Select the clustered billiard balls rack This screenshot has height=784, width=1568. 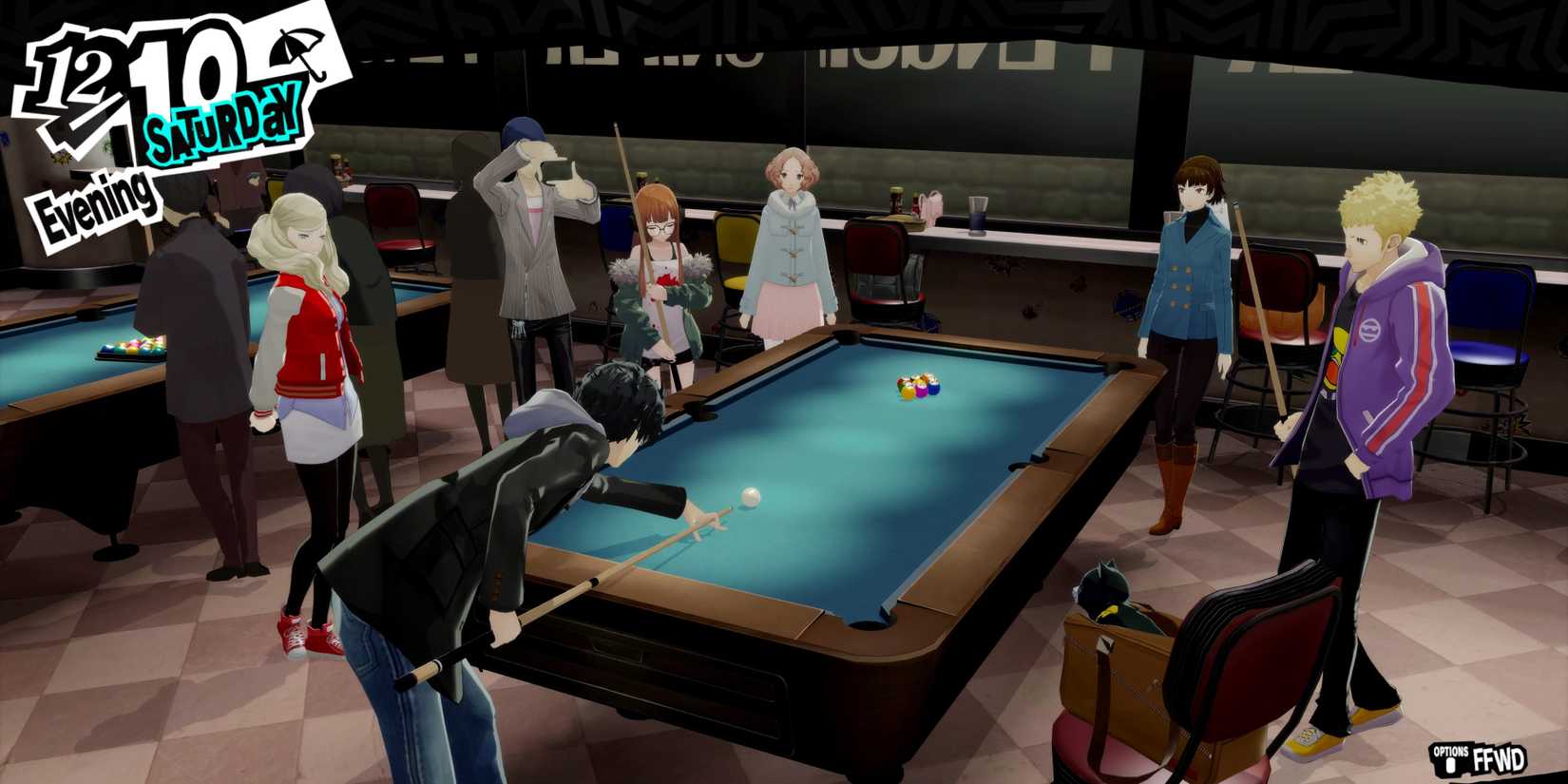click(917, 384)
